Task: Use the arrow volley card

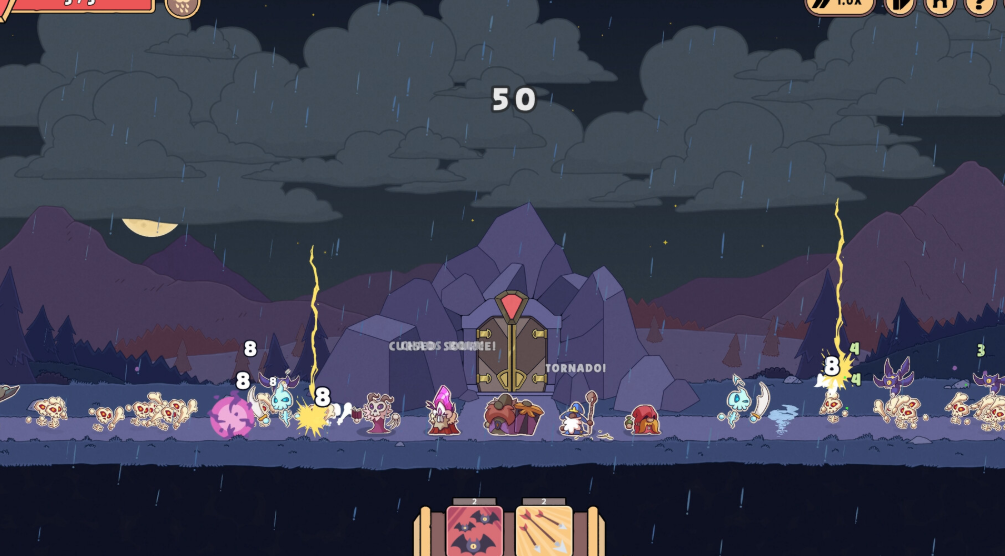Action: pyautogui.click(x=544, y=531)
